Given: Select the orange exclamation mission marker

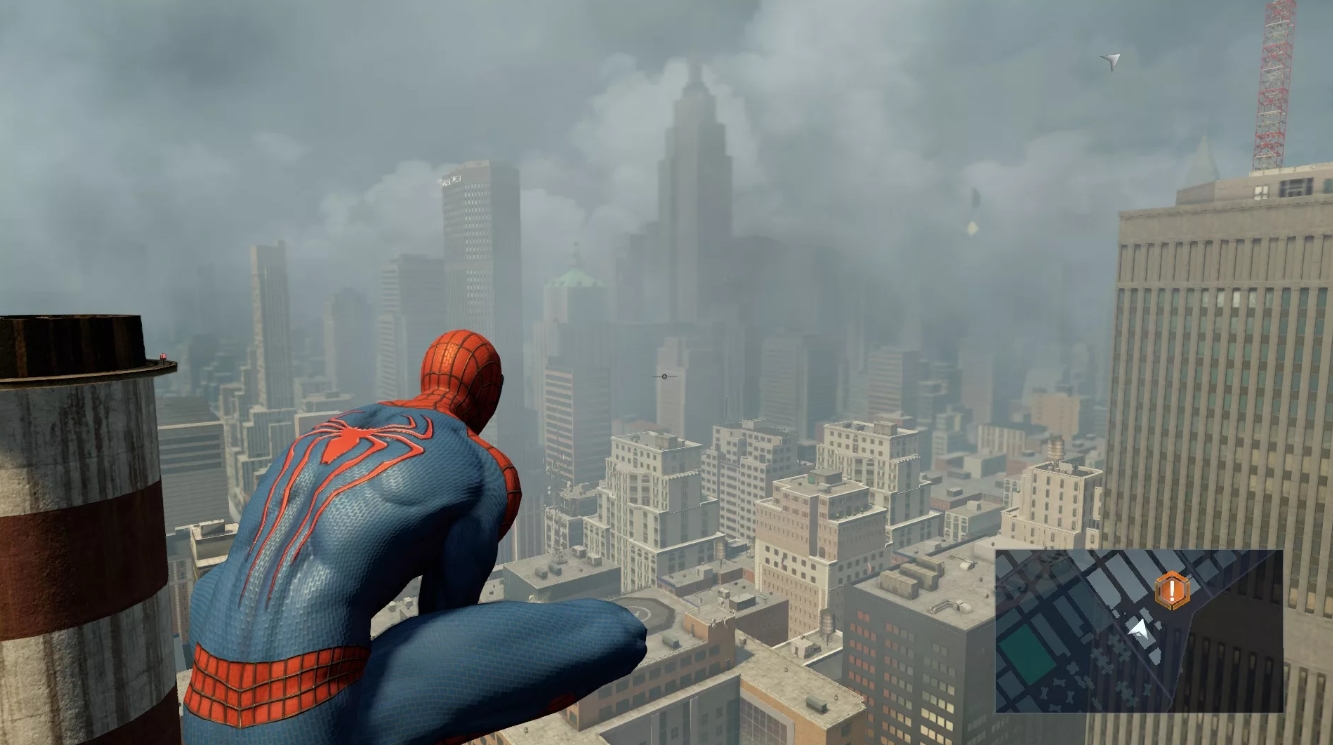Looking at the screenshot, I should [x=1171, y=591].
